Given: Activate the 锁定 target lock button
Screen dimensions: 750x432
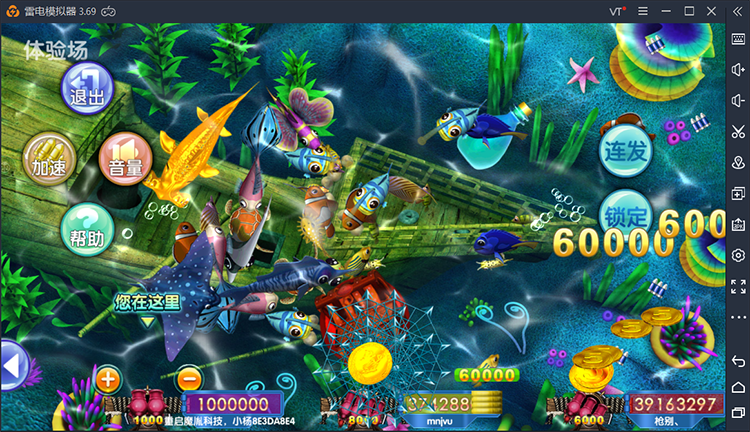Looking at the screenshot, I should tap(627, 214).
